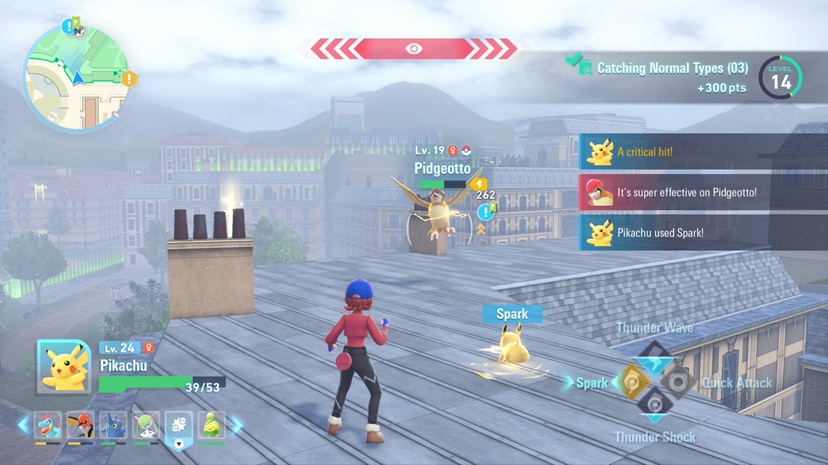Choose the Thunder Wave move
Screen dimensions: 828x465
tap(653, 357)
